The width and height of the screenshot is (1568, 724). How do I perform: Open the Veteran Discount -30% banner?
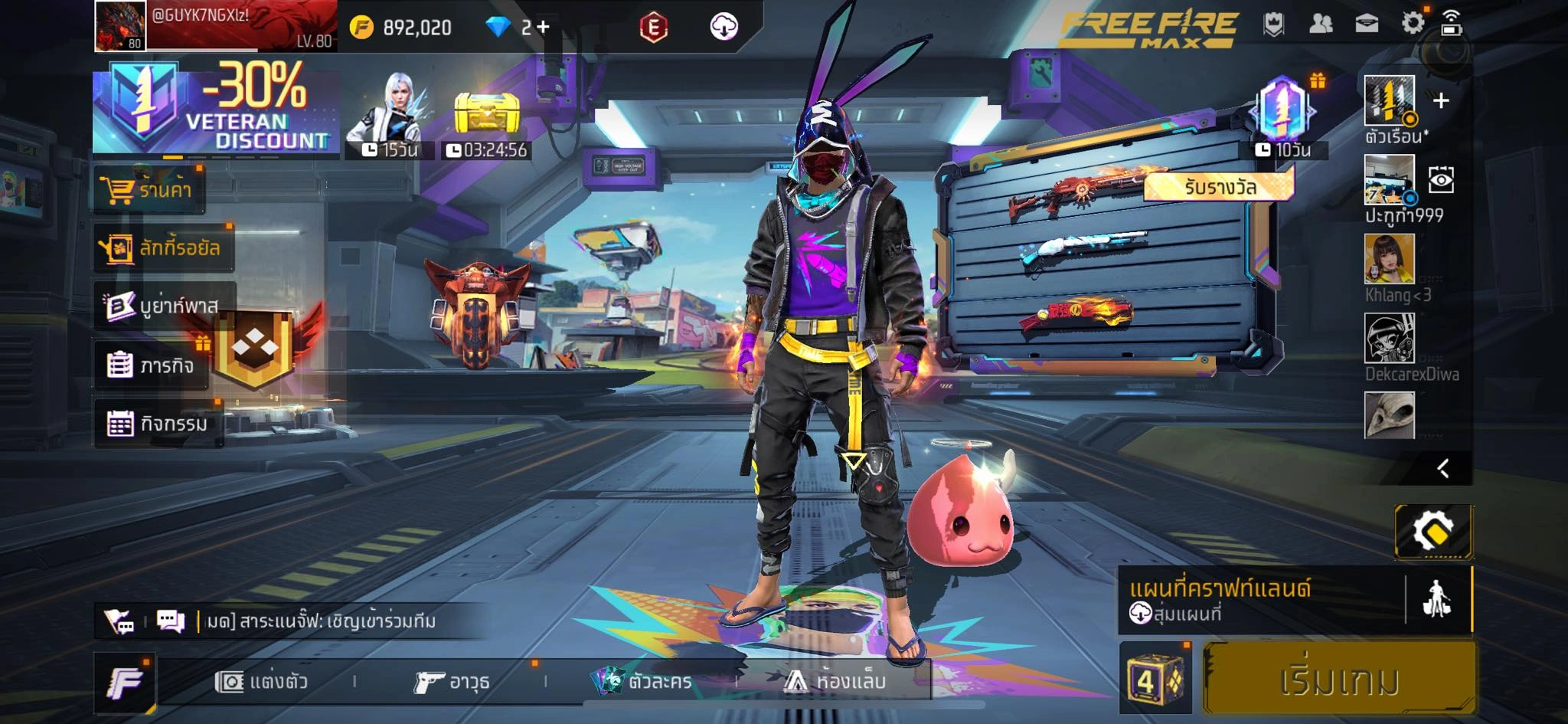tap(215, 110)
